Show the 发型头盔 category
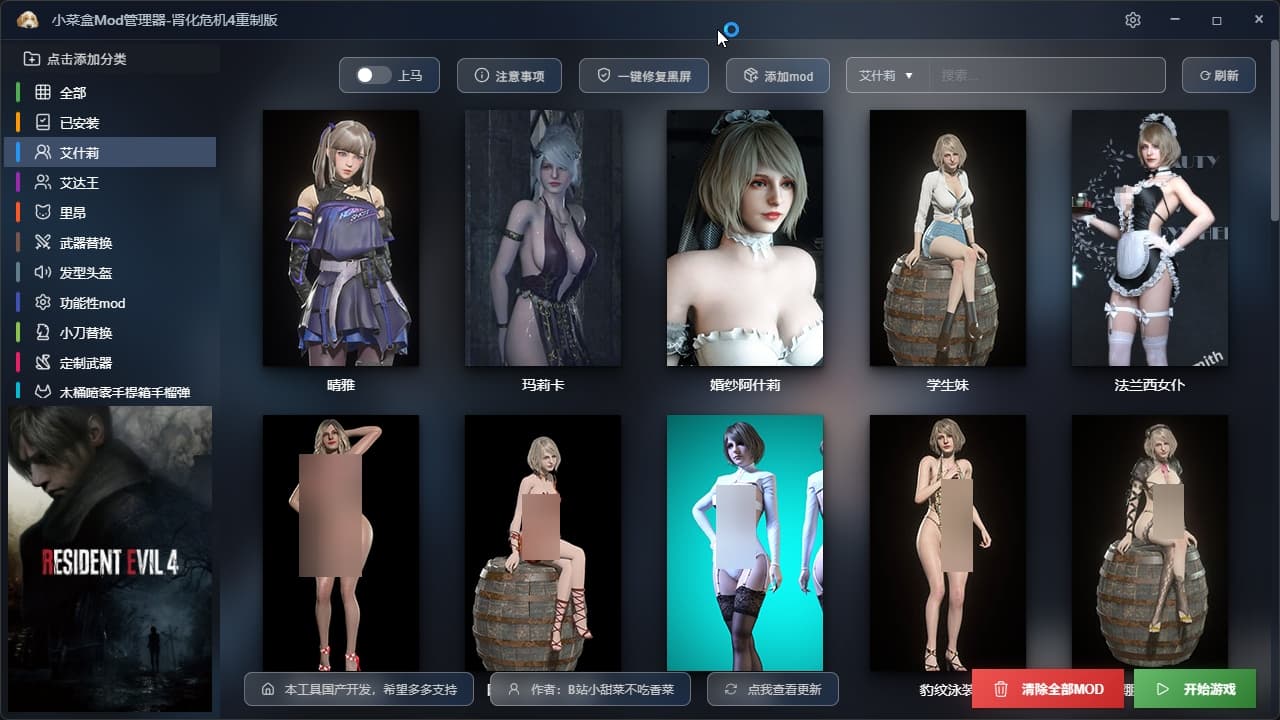The image size is (1280, 720). point(86,273)
